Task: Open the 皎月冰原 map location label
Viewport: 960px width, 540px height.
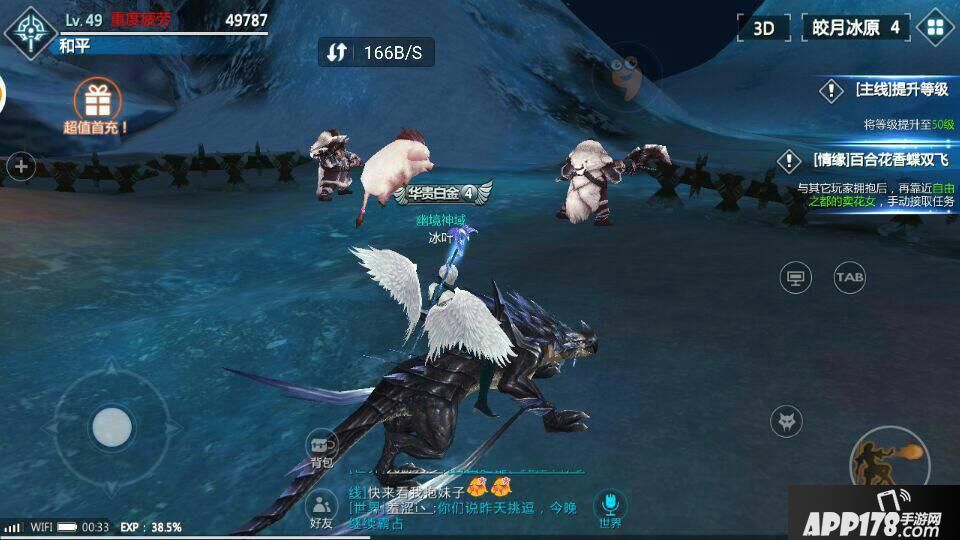Action: pos(855,27)
